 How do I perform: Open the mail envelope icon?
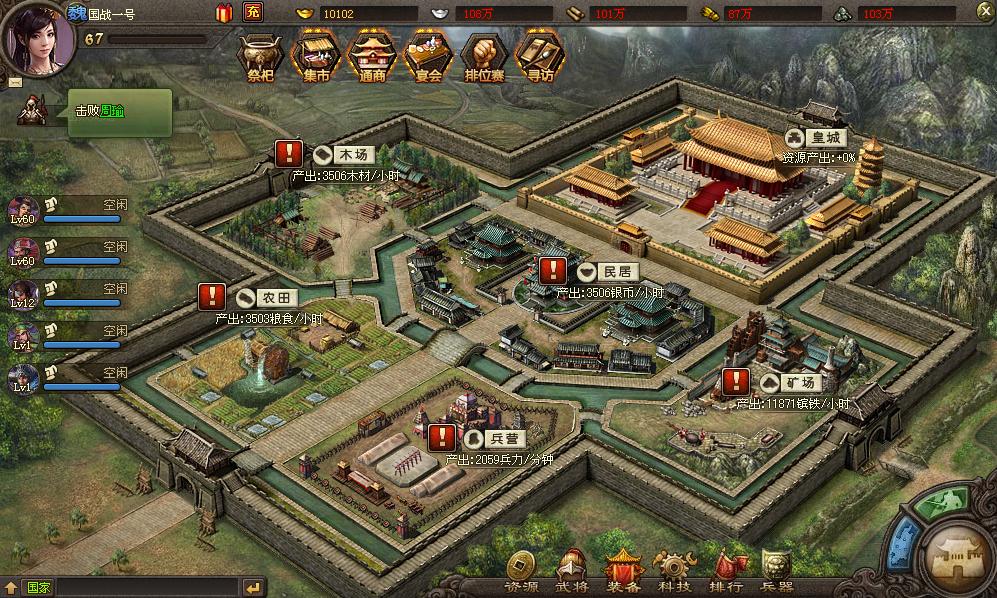point(14,81)
